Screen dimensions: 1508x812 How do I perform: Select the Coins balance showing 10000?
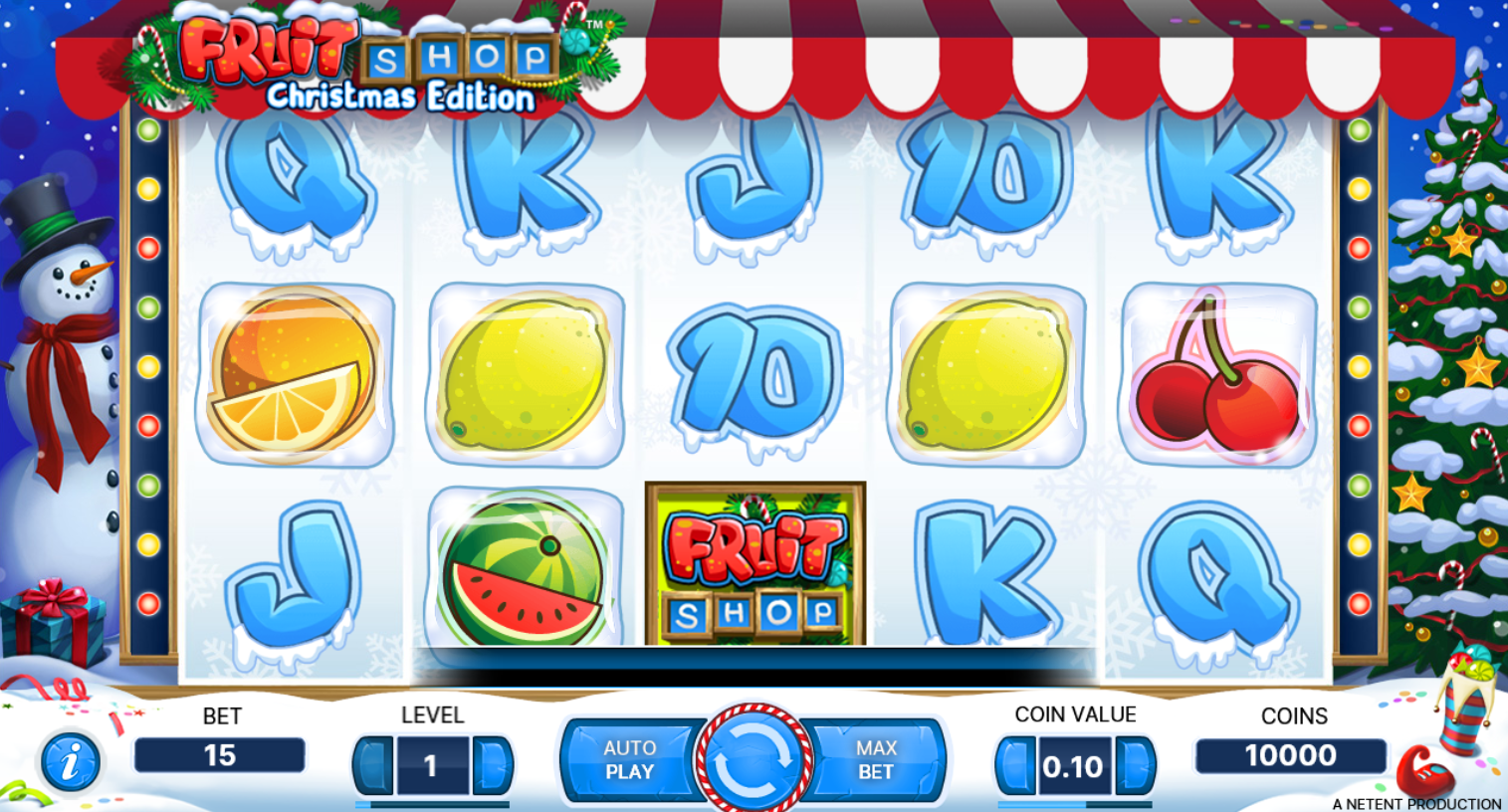coord(1292,755)
